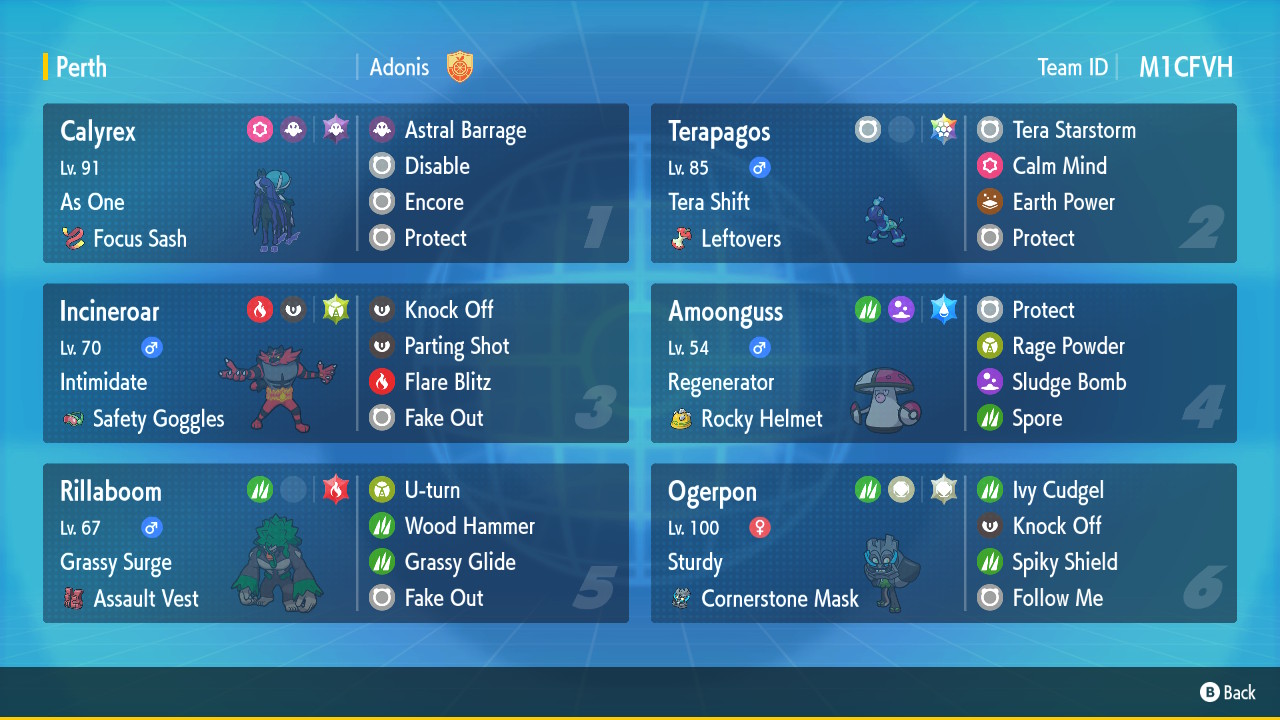
Task: Pick the Rillaboom team card
Action: click(335, 543)
